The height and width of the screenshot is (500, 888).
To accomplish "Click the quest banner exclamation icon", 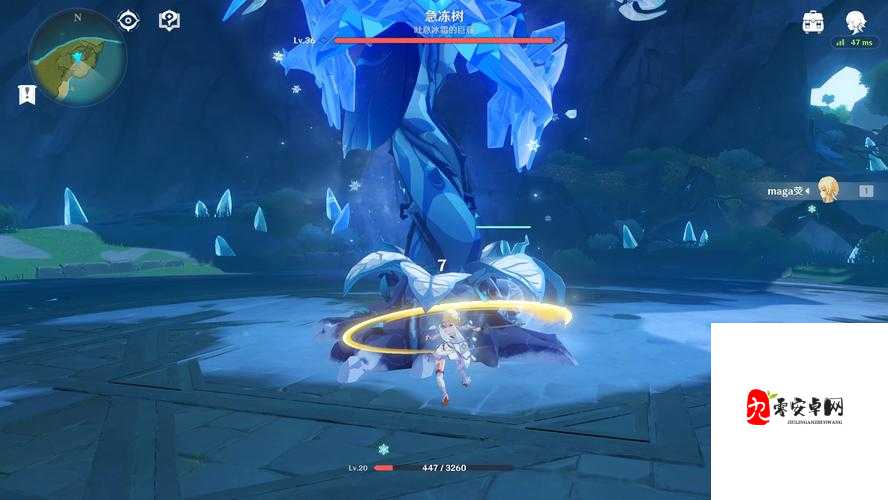I will [27, 94].
